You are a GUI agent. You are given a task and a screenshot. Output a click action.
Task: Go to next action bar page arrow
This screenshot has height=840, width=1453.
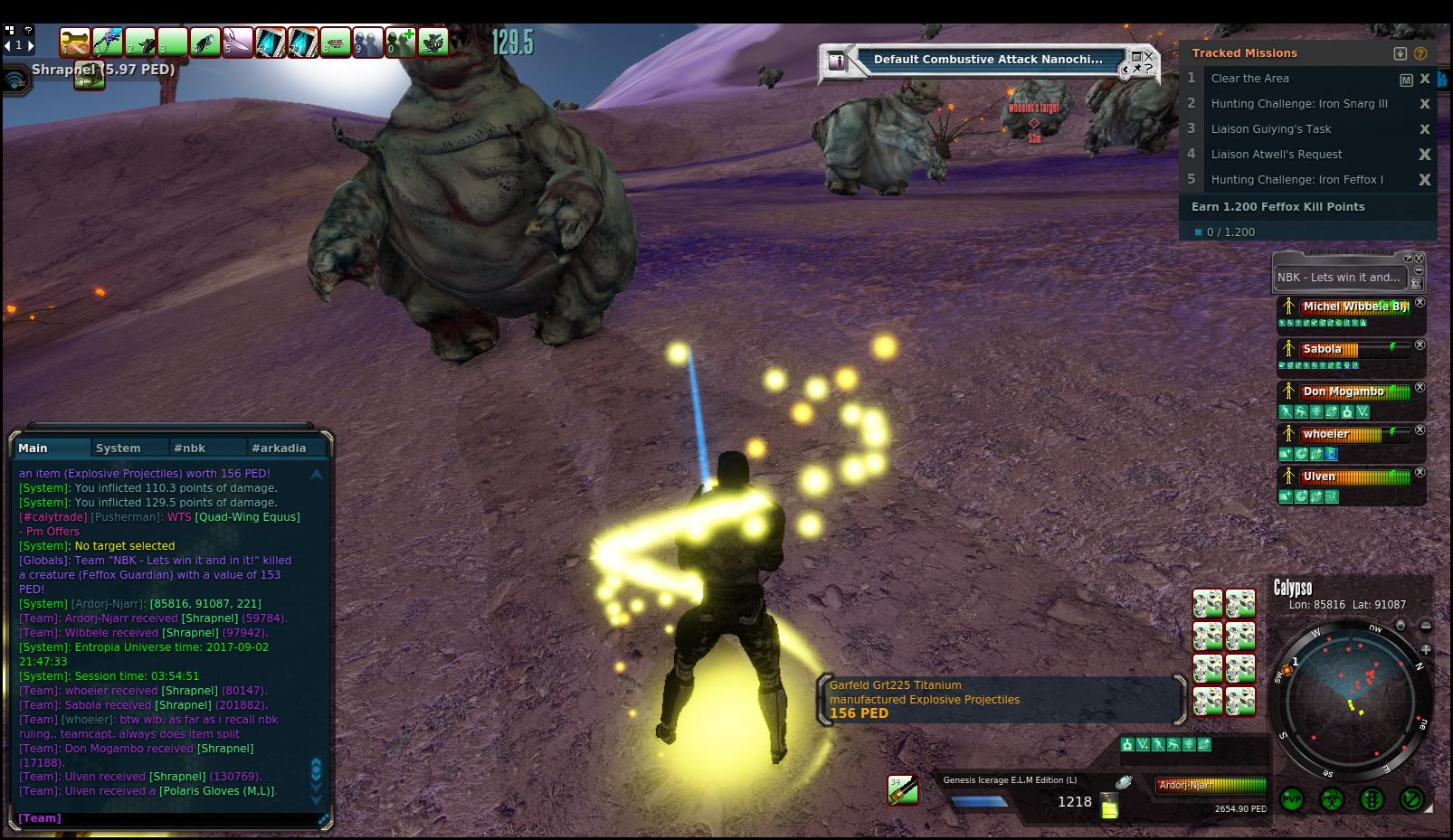coord(30,44)
